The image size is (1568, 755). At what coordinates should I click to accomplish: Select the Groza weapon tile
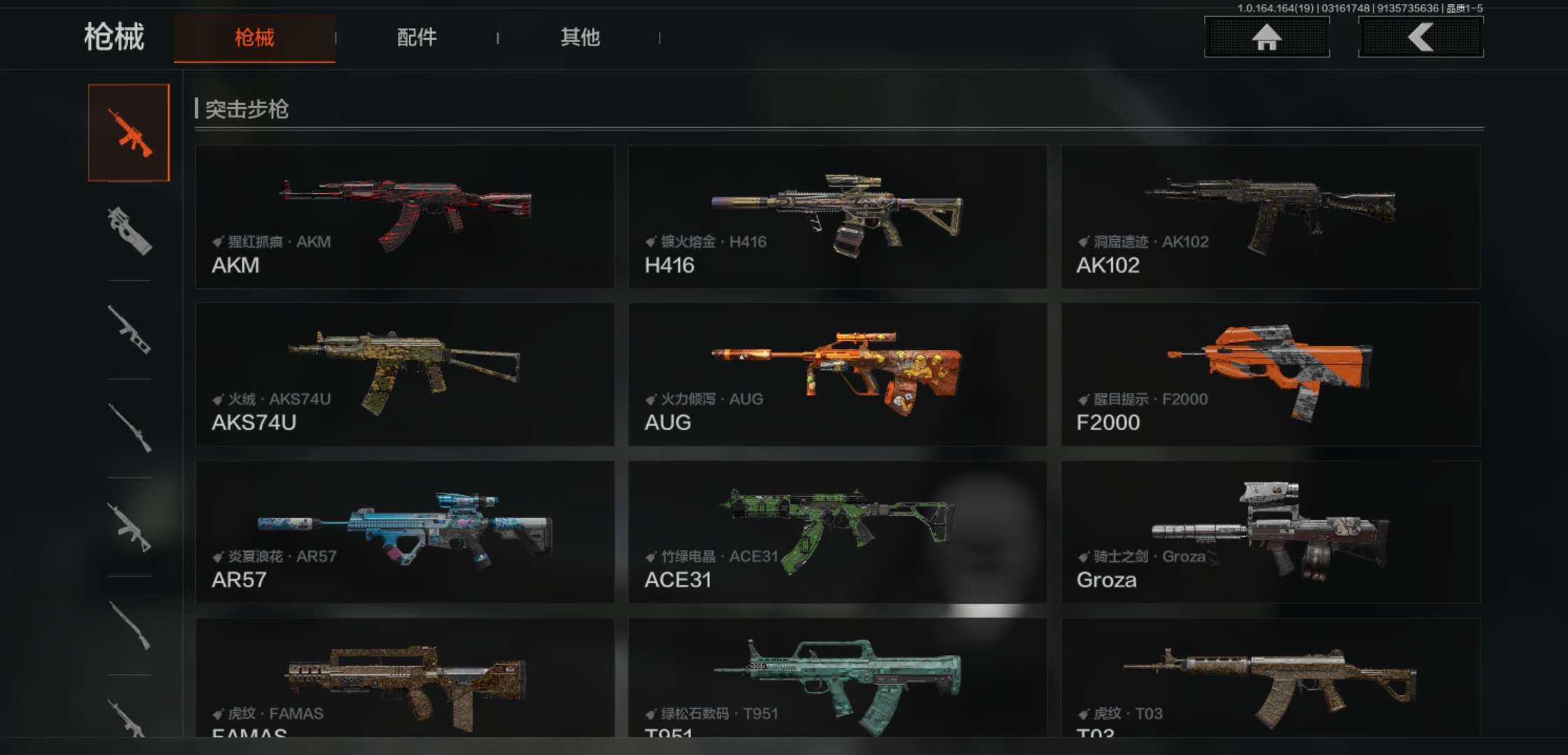coord(1270,532)
